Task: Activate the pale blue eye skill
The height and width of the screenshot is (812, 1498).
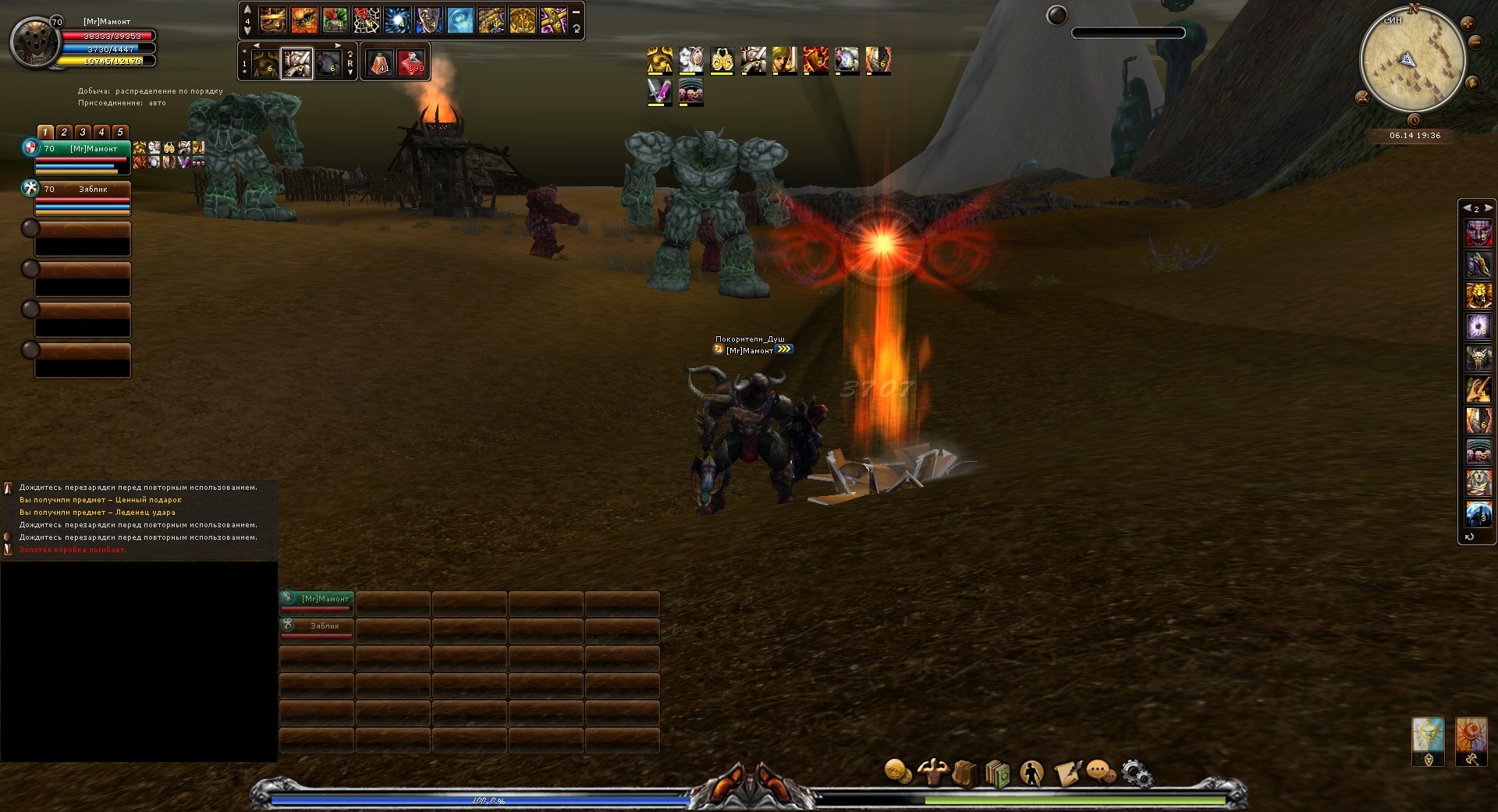Action: pyautogui.click(x=460, y=20)
